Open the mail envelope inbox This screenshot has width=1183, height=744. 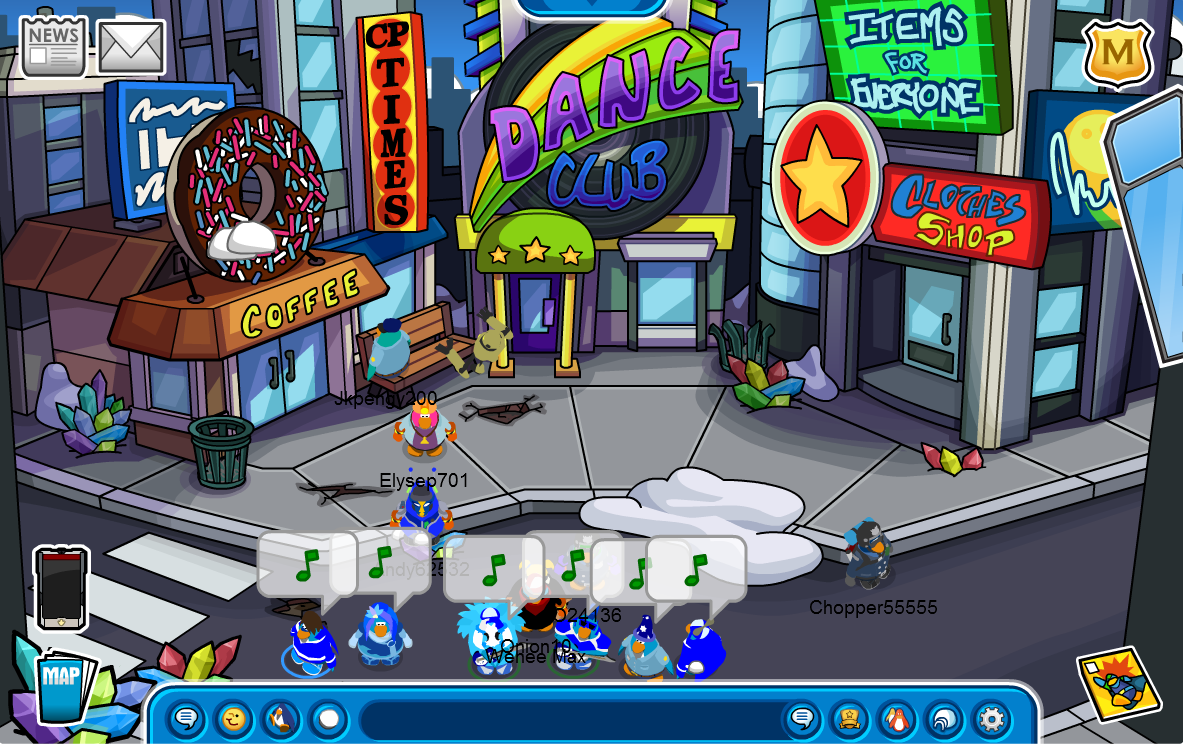click(131, 47)
